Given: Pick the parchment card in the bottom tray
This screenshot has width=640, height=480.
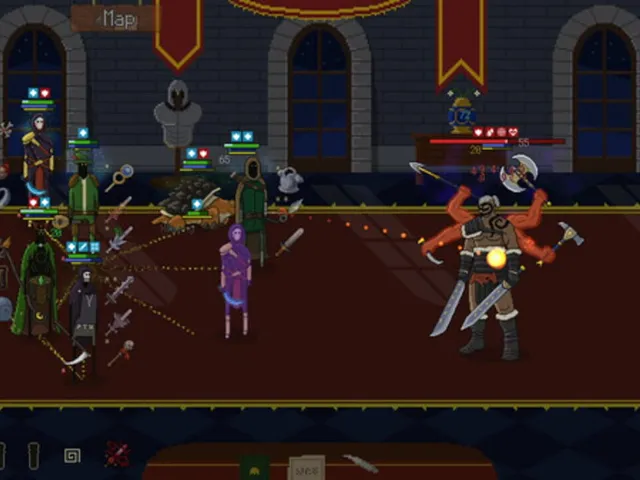Looking at the screenshot, I should point(305,467).
